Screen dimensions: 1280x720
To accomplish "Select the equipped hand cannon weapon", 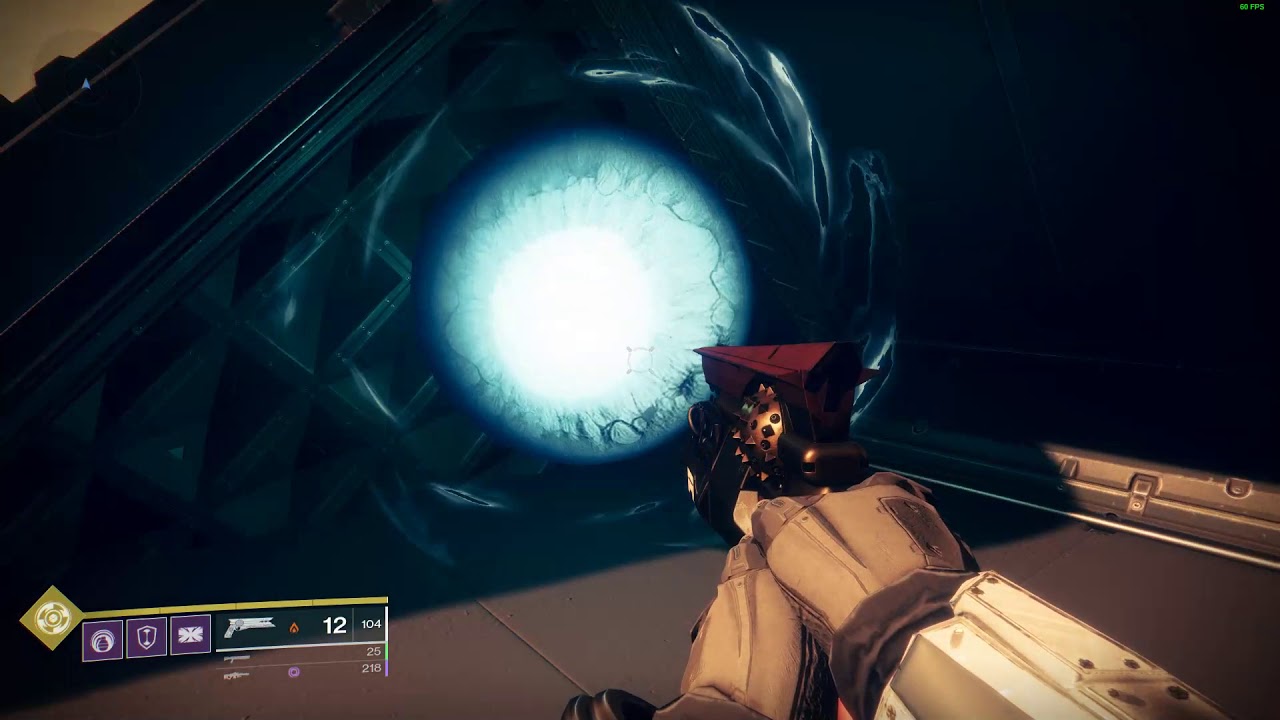I will (x=250, y=627).
